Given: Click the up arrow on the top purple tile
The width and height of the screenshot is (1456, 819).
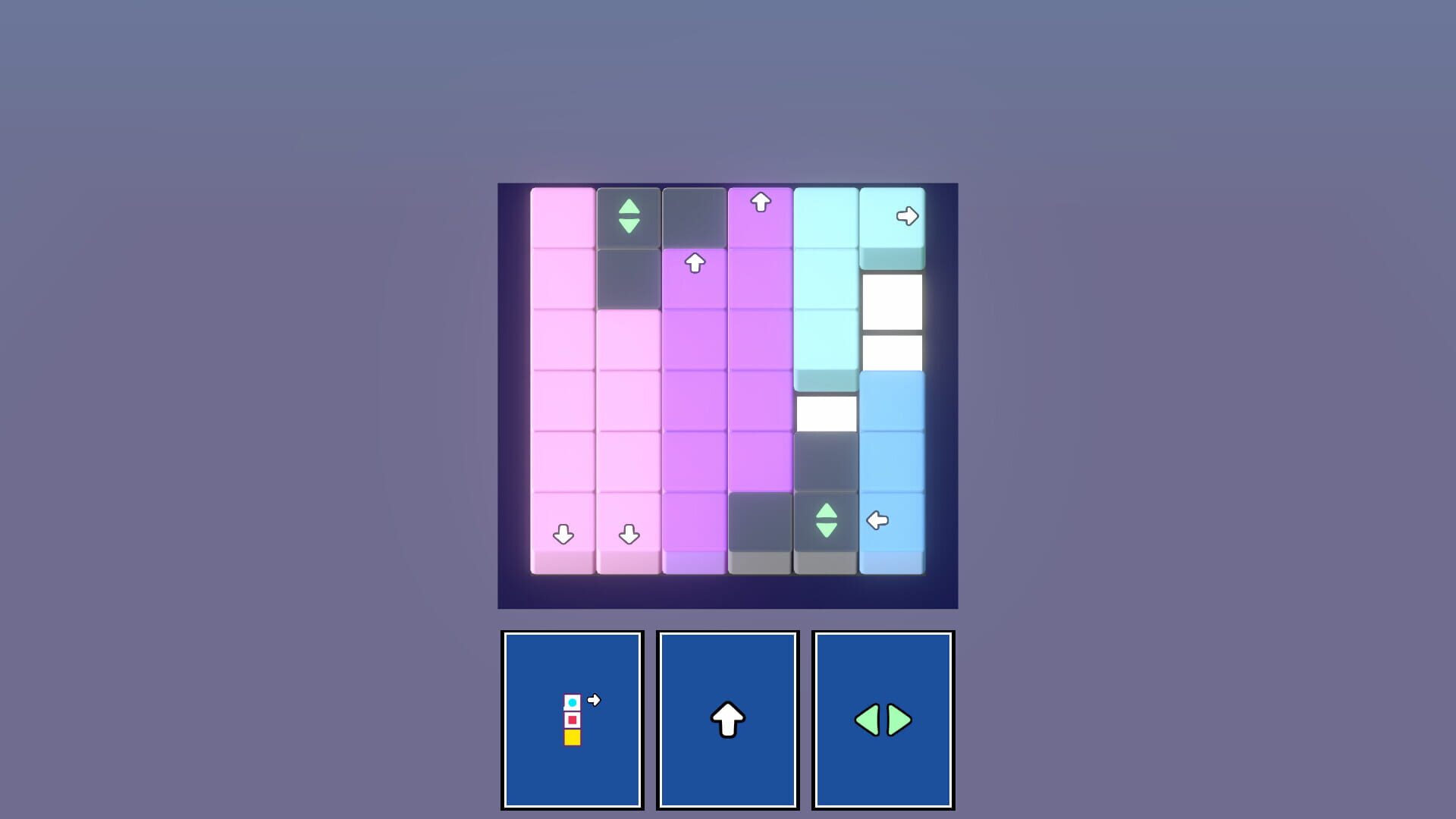Looking at the screenshot, I should [760, 201].
